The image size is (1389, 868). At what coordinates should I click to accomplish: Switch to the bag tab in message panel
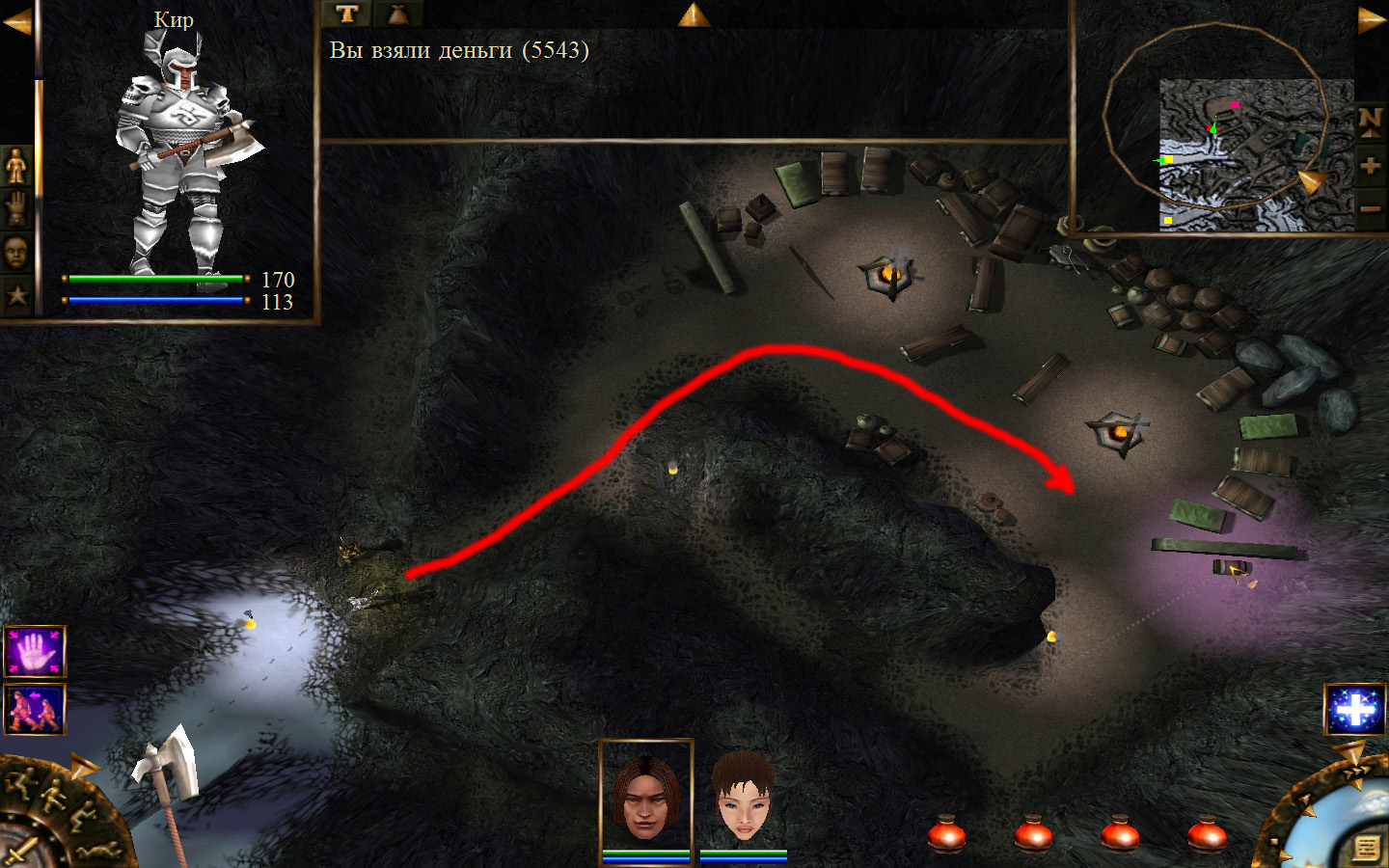tap(397, 14)
